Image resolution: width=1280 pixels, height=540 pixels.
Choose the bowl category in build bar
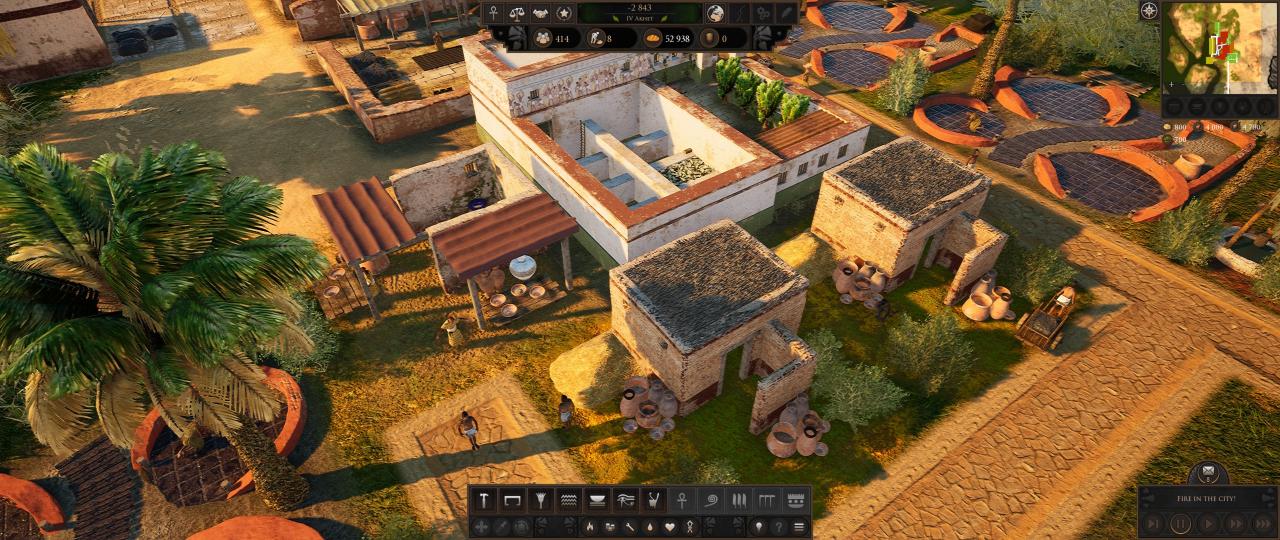[597, 499]
